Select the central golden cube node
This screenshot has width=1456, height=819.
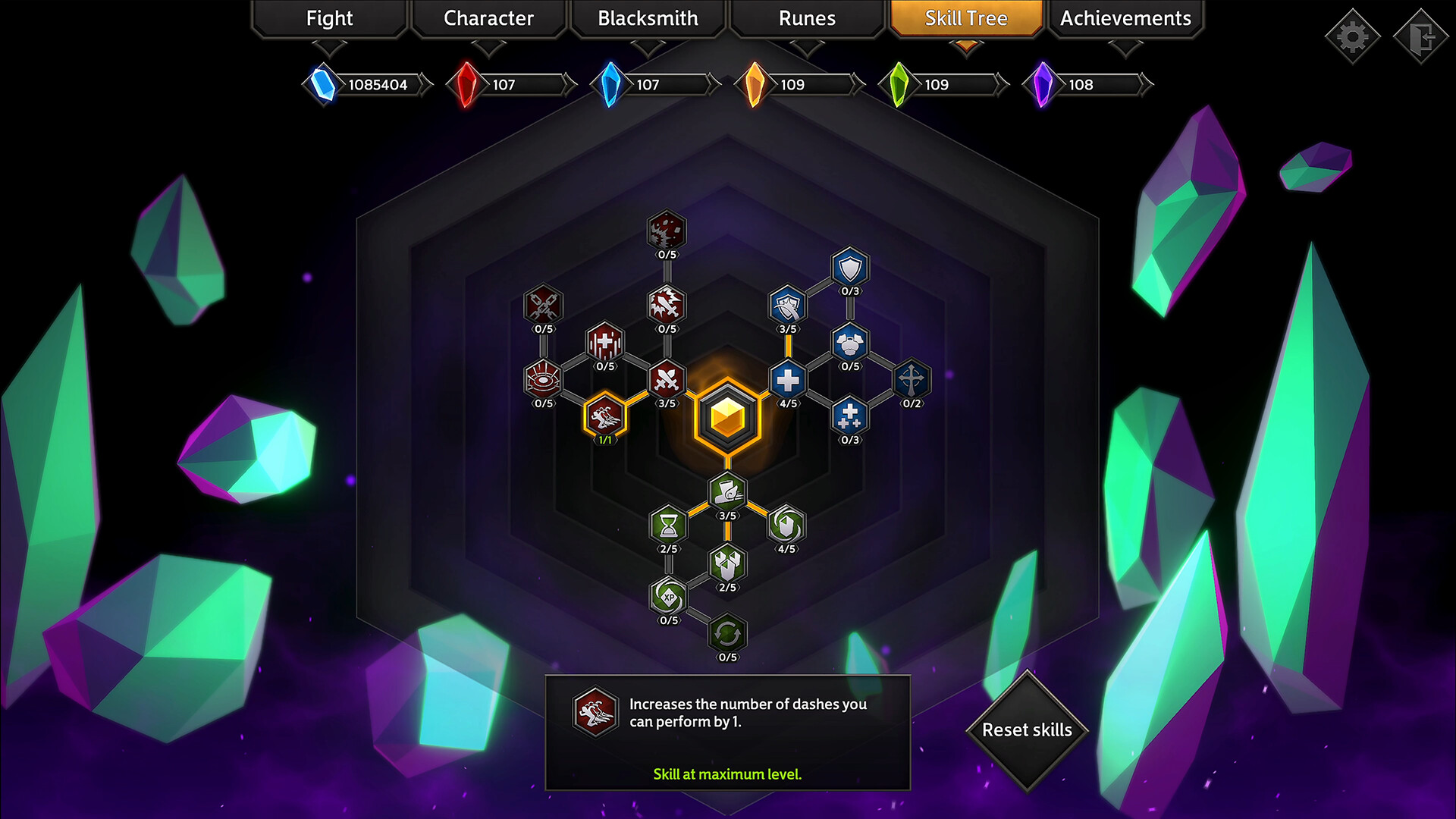coord(726,418)
